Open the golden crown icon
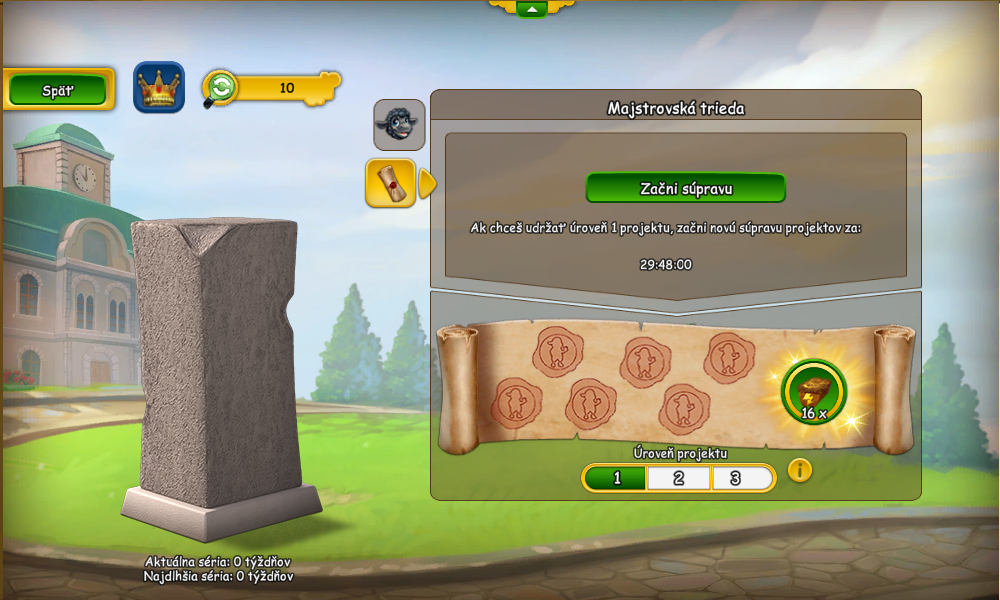This screenshot has height=600, width=1000. click(x=158, y=88)
